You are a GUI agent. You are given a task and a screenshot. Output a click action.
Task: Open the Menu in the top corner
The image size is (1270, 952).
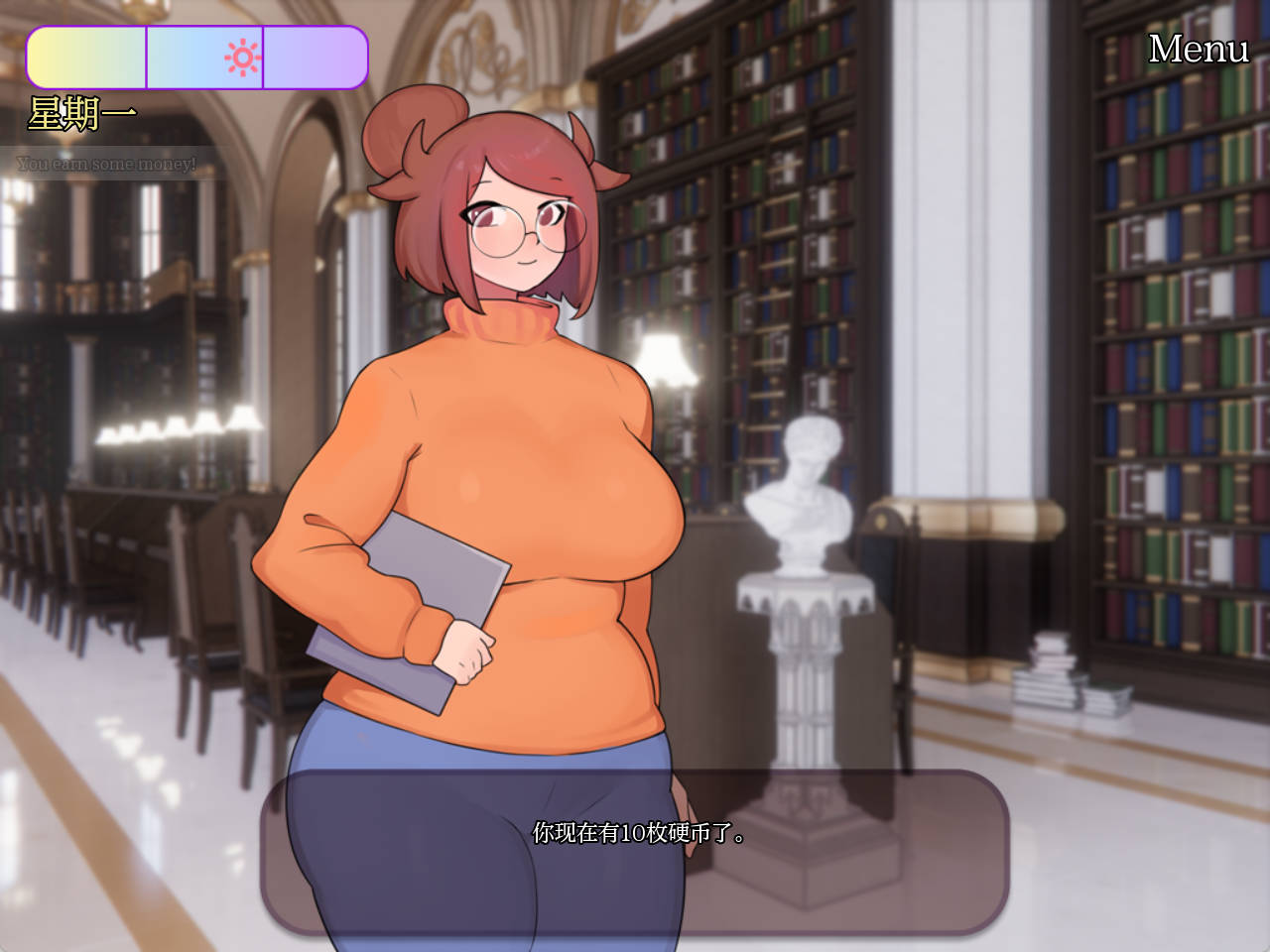[x=1198, y=49]
